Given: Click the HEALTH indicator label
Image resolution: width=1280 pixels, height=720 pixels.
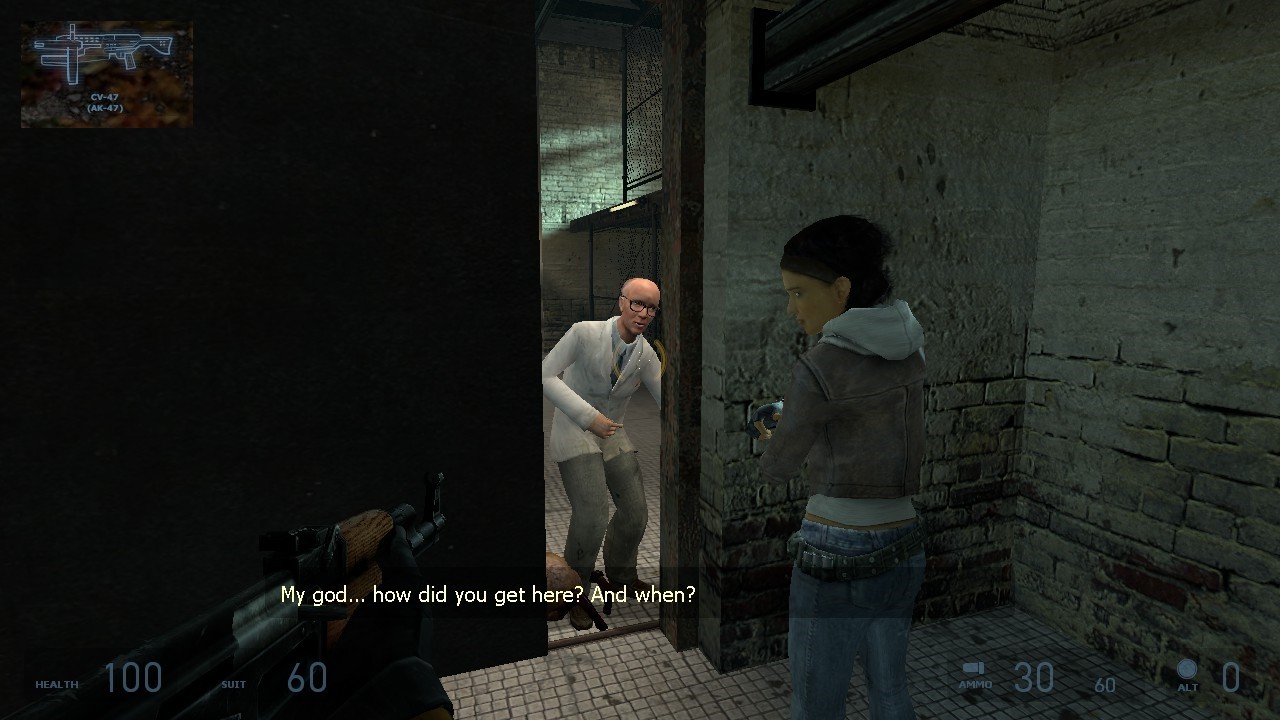Looking at the screenshot, I should click(x=57, y=684).
